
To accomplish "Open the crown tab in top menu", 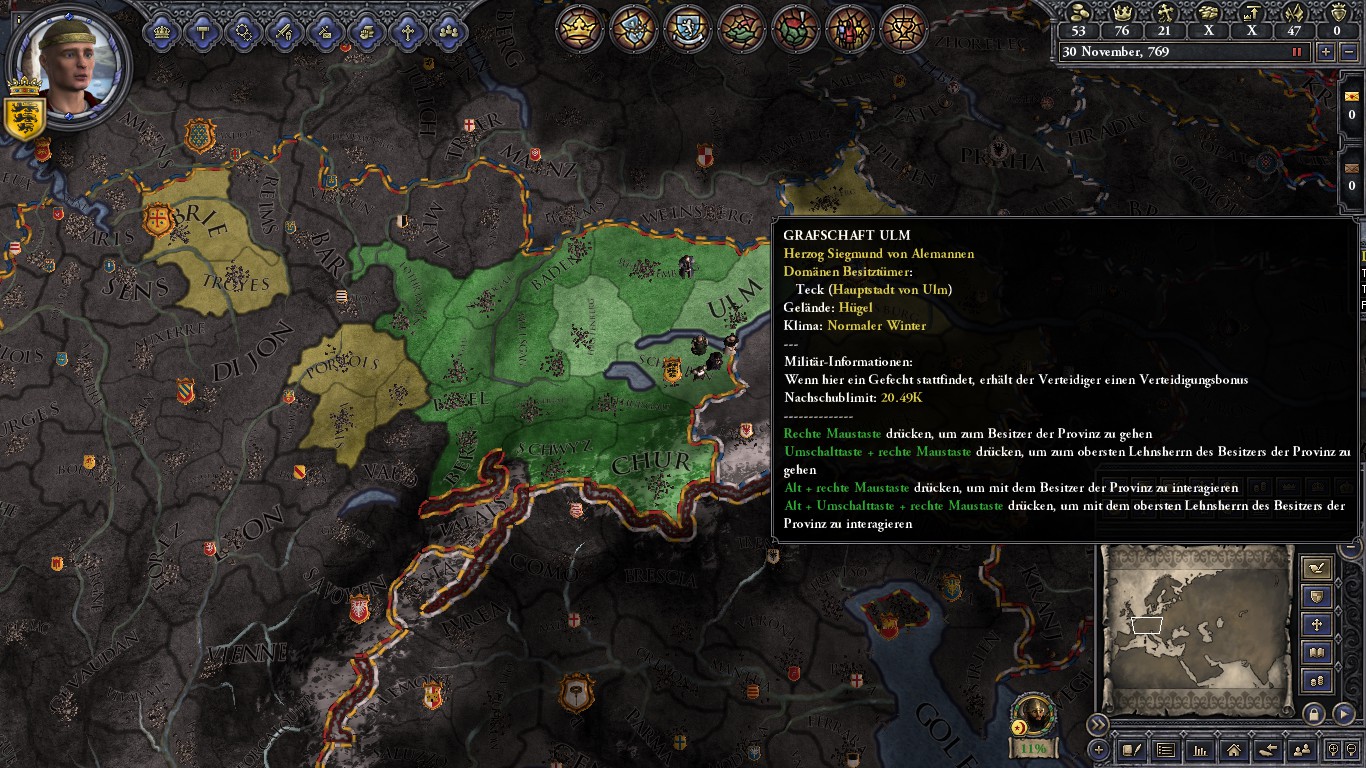I will click(x=161, y=31).
